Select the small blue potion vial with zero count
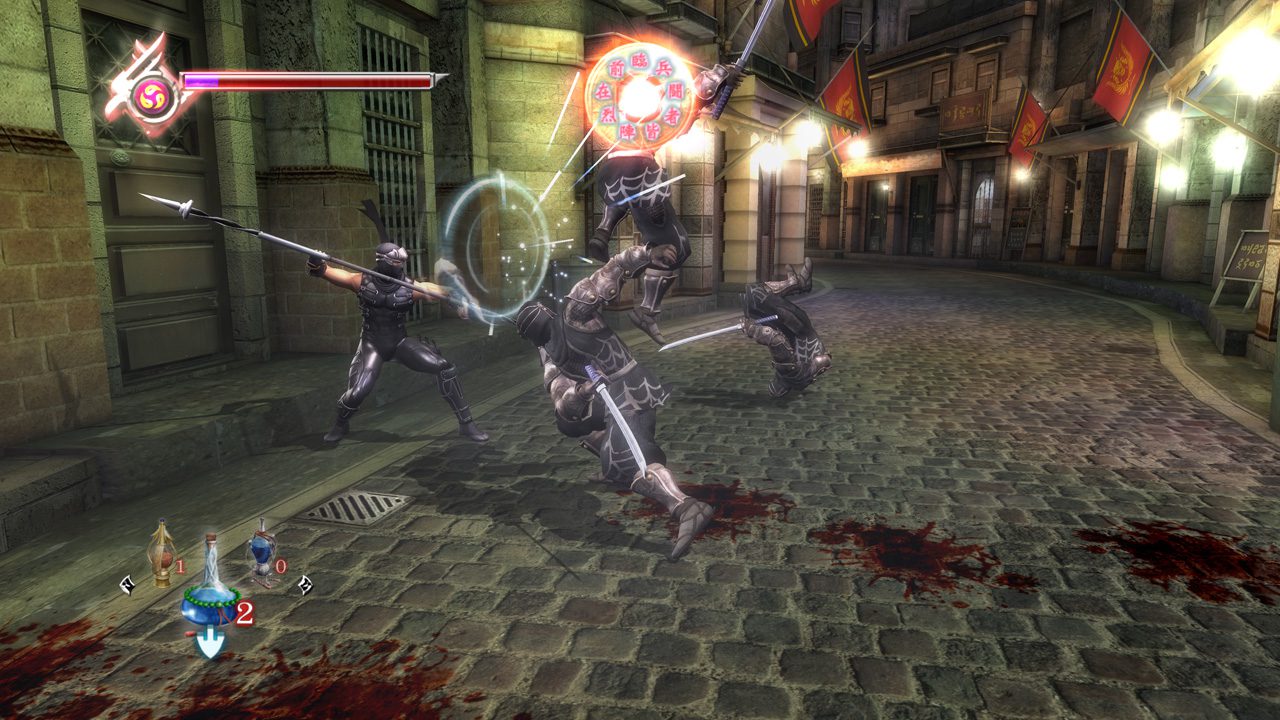The height and width of the screenshot is (720, 1280). [x=262, y=553]
